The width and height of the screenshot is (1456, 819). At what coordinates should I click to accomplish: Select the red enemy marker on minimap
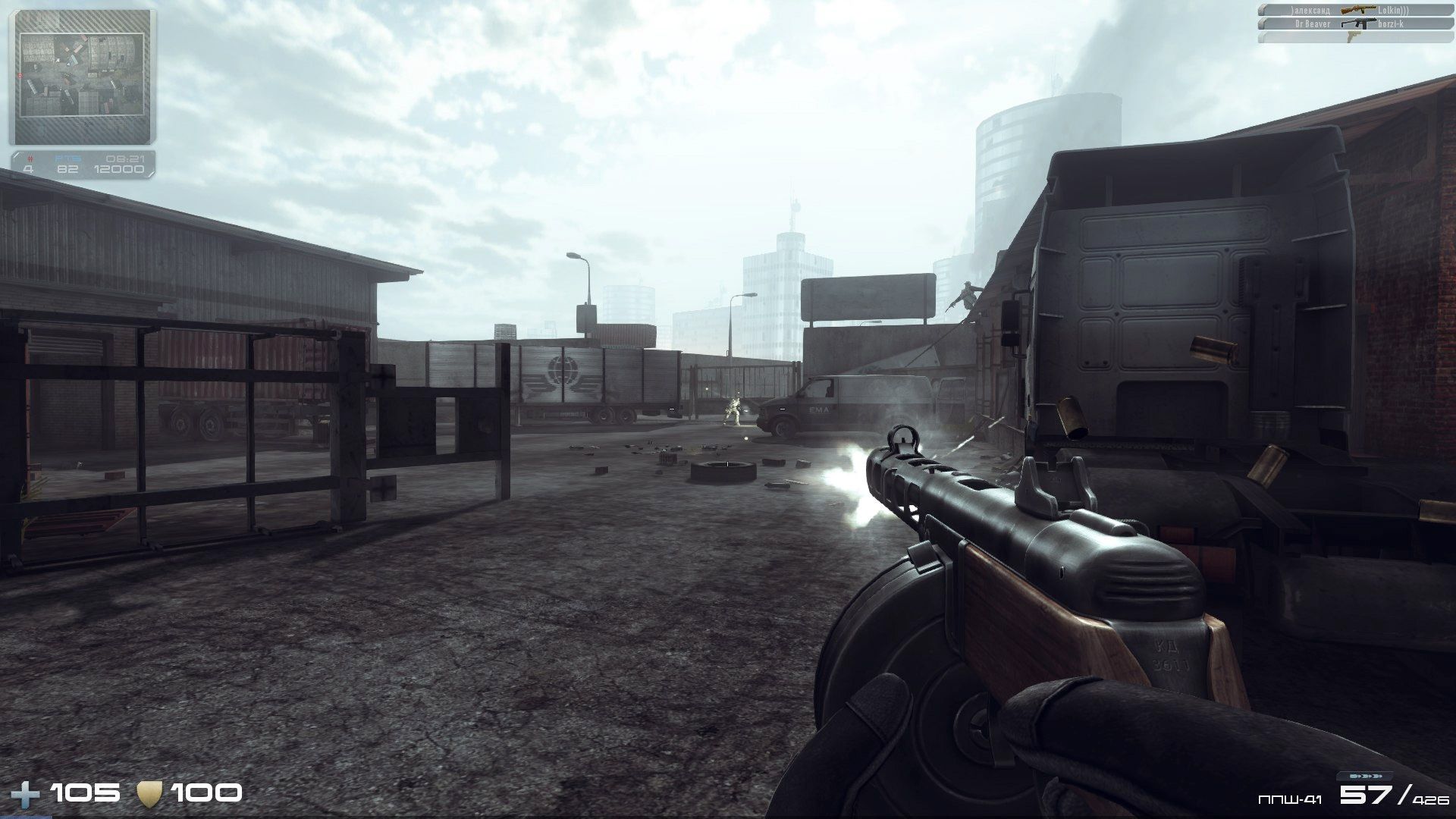pyautogui.click(x=19, y=76)
